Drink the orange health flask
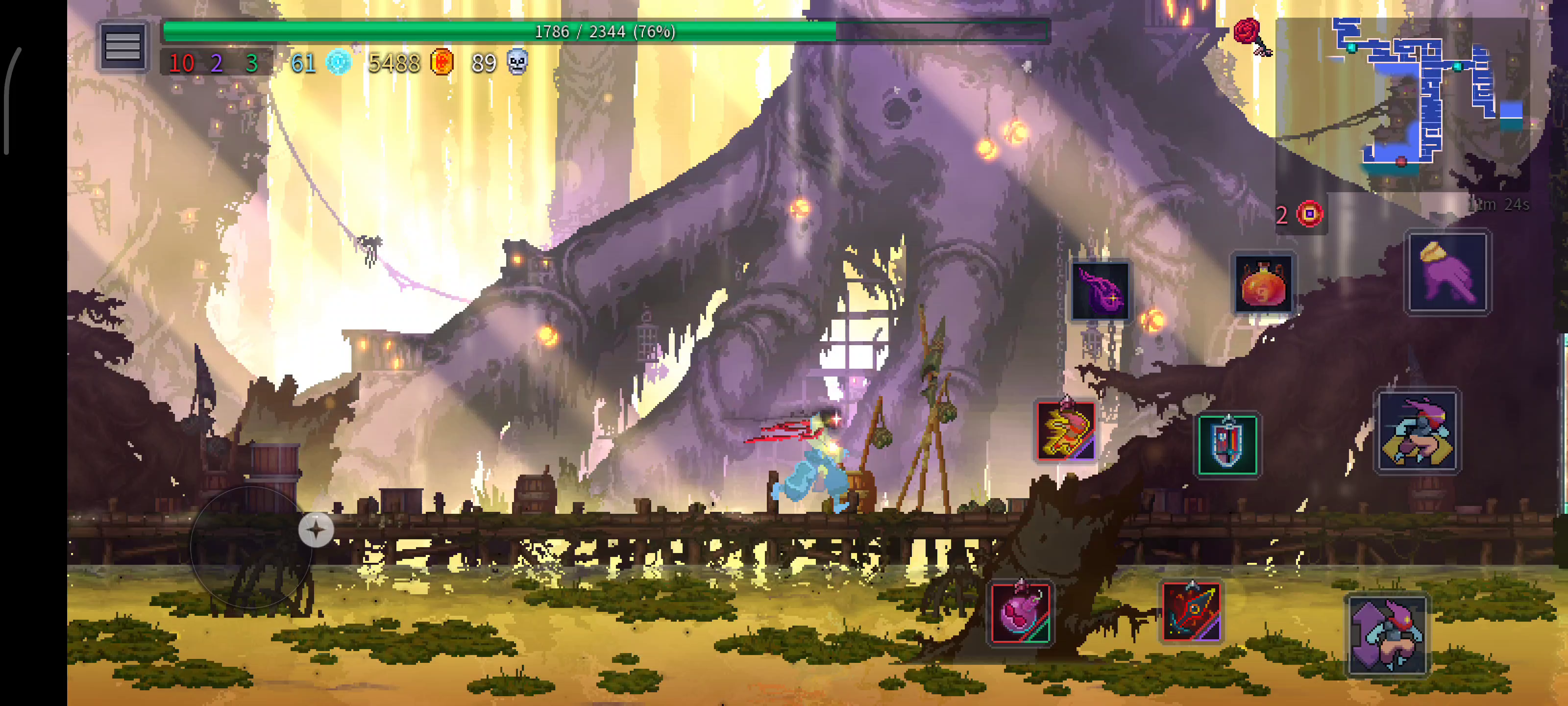The image size is (1568, 706). coord(1263,284)
